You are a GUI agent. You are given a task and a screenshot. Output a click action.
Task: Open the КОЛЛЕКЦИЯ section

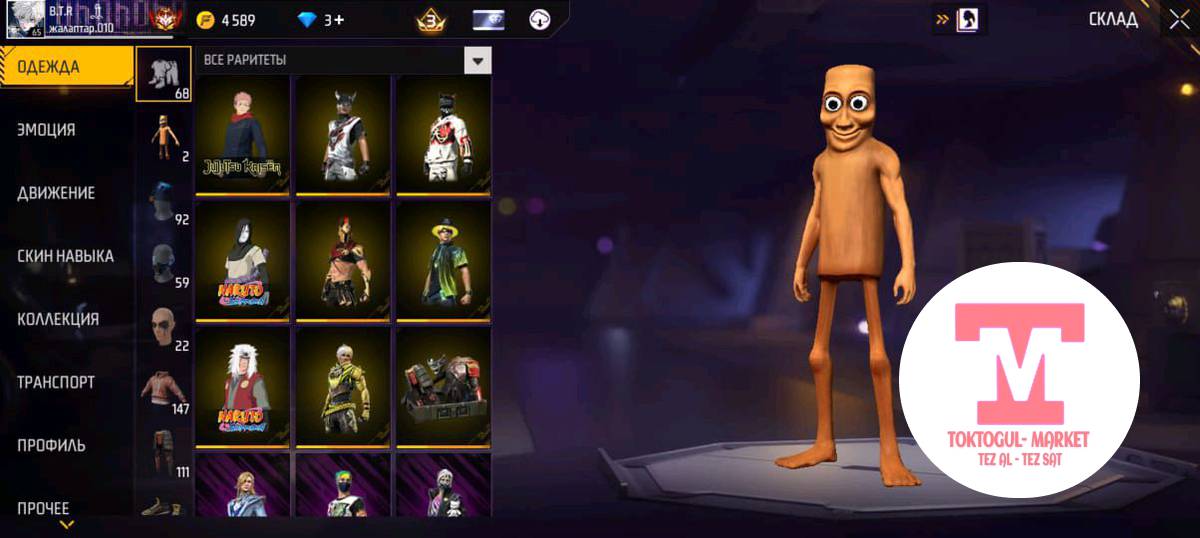(58, 319)
